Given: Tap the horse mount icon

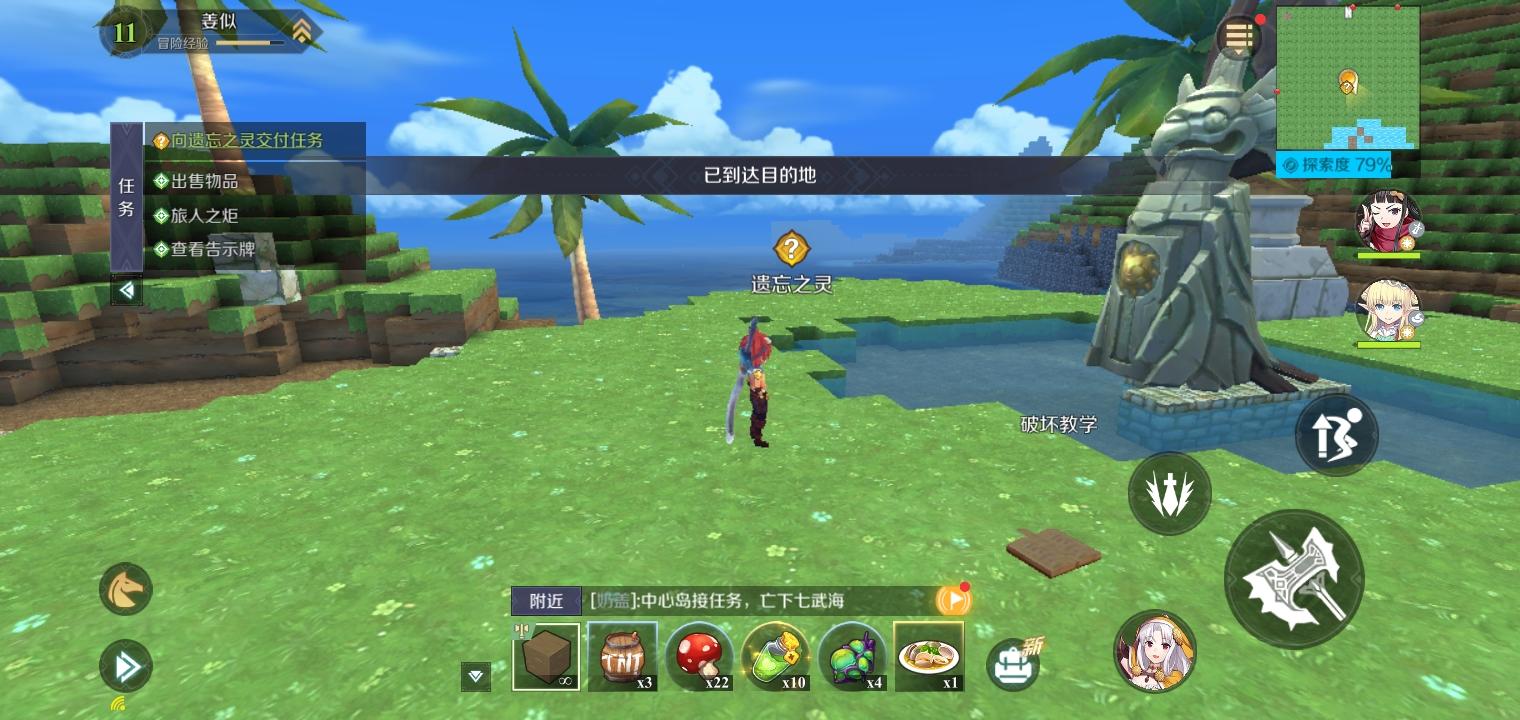Looking at the screenshot, I should click(x=124, y=589).
